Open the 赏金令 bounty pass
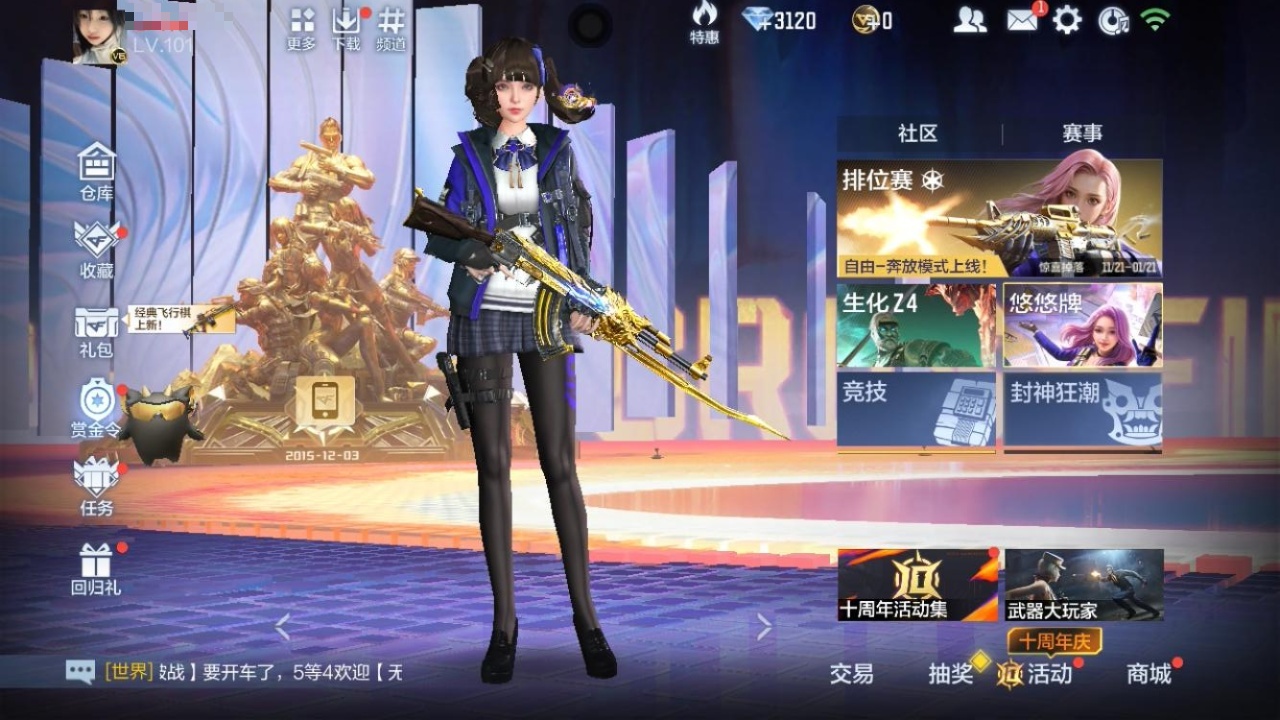 click(x=96, y=408)
